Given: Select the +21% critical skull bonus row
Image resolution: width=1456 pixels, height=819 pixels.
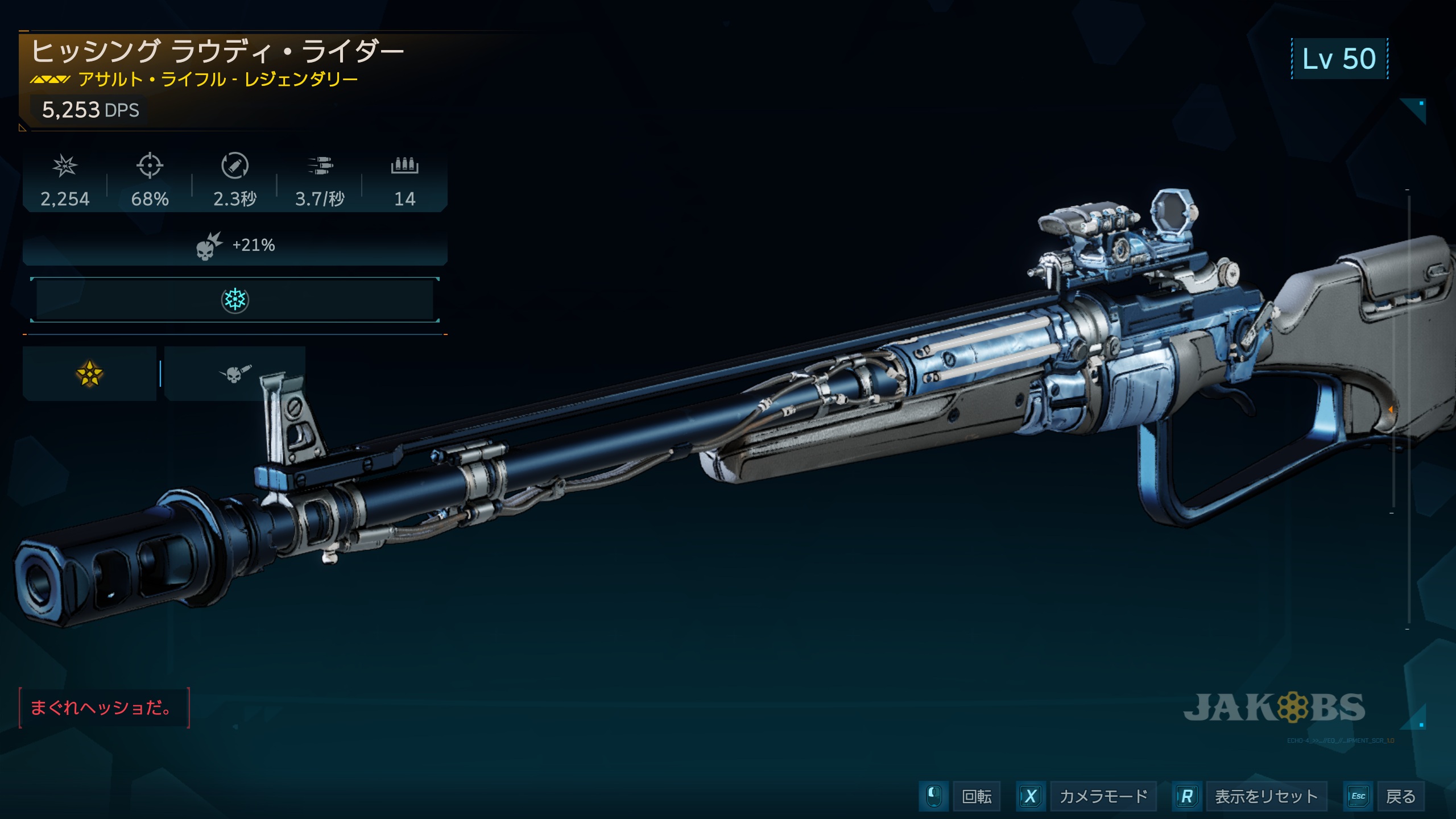Looking at the screenshot, I should click(x=234, y=246).
